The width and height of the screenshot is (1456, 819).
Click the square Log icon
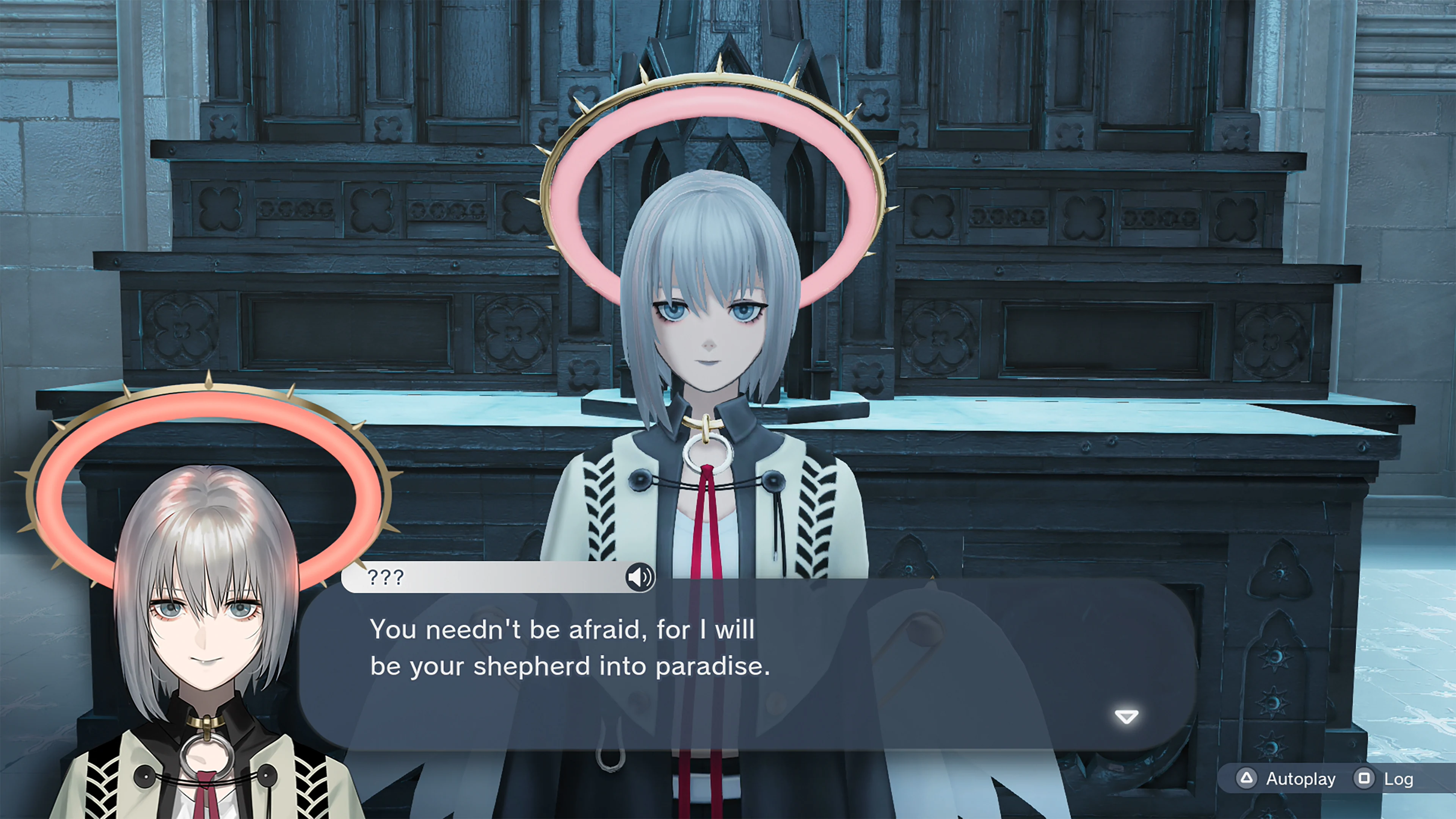click(1365, 778)
